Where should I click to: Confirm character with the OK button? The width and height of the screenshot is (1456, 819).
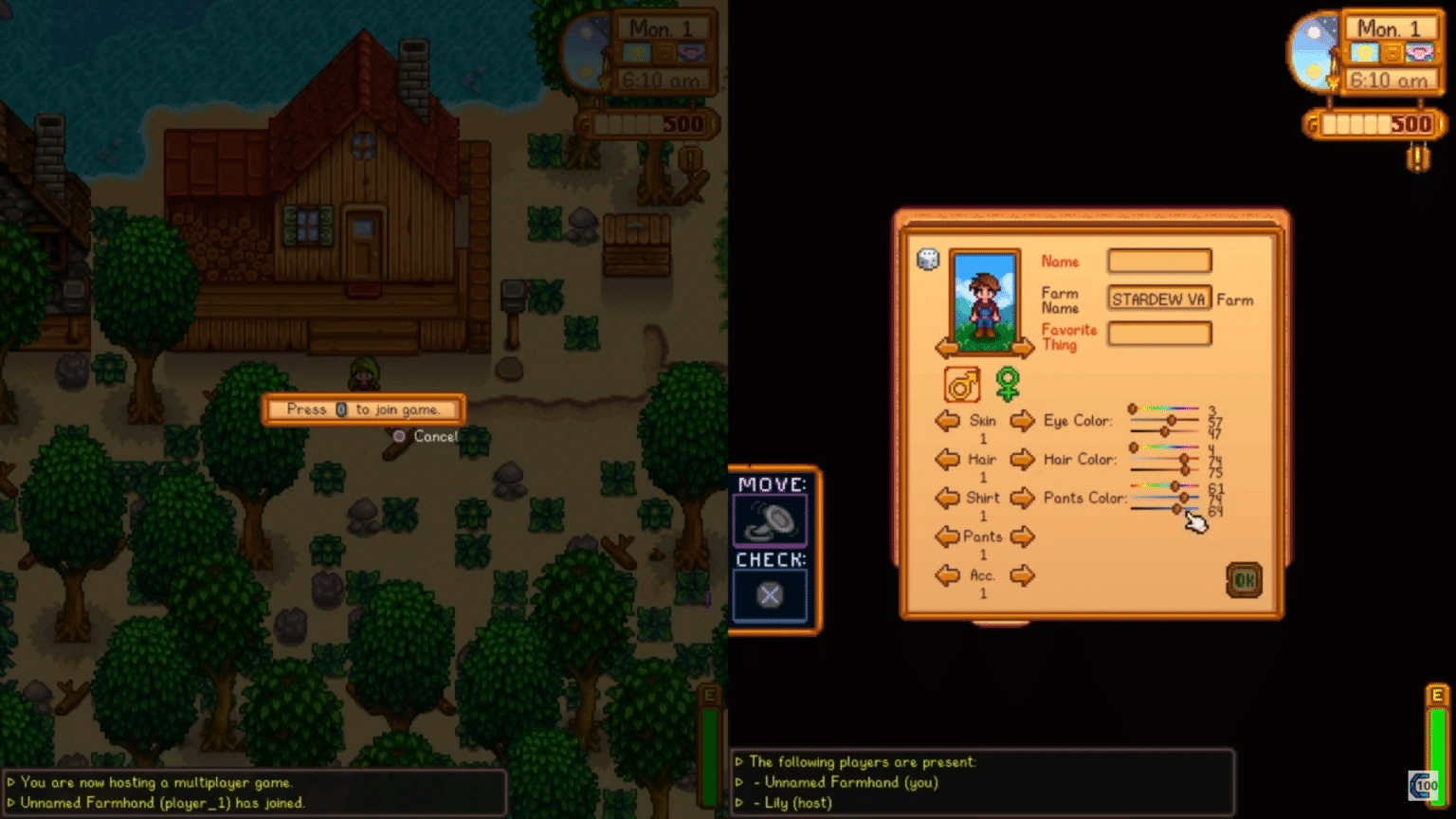(x=1244, y=580)
